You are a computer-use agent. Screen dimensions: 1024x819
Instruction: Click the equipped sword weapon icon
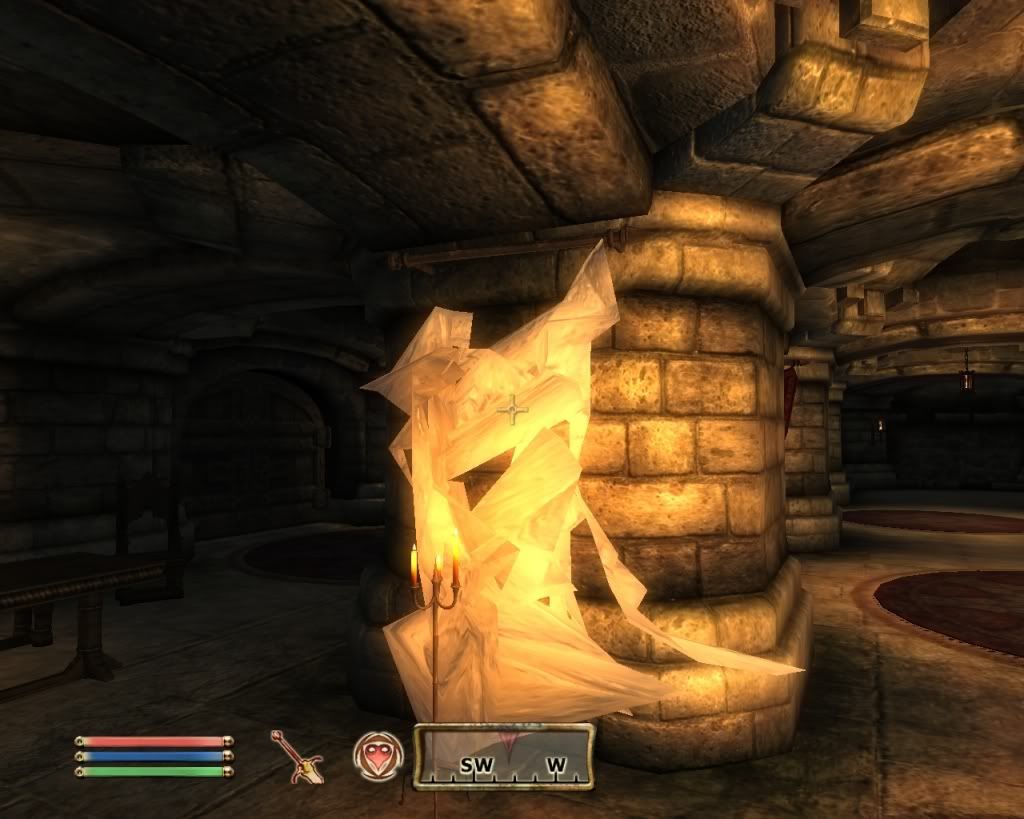[x=296, y=756]
